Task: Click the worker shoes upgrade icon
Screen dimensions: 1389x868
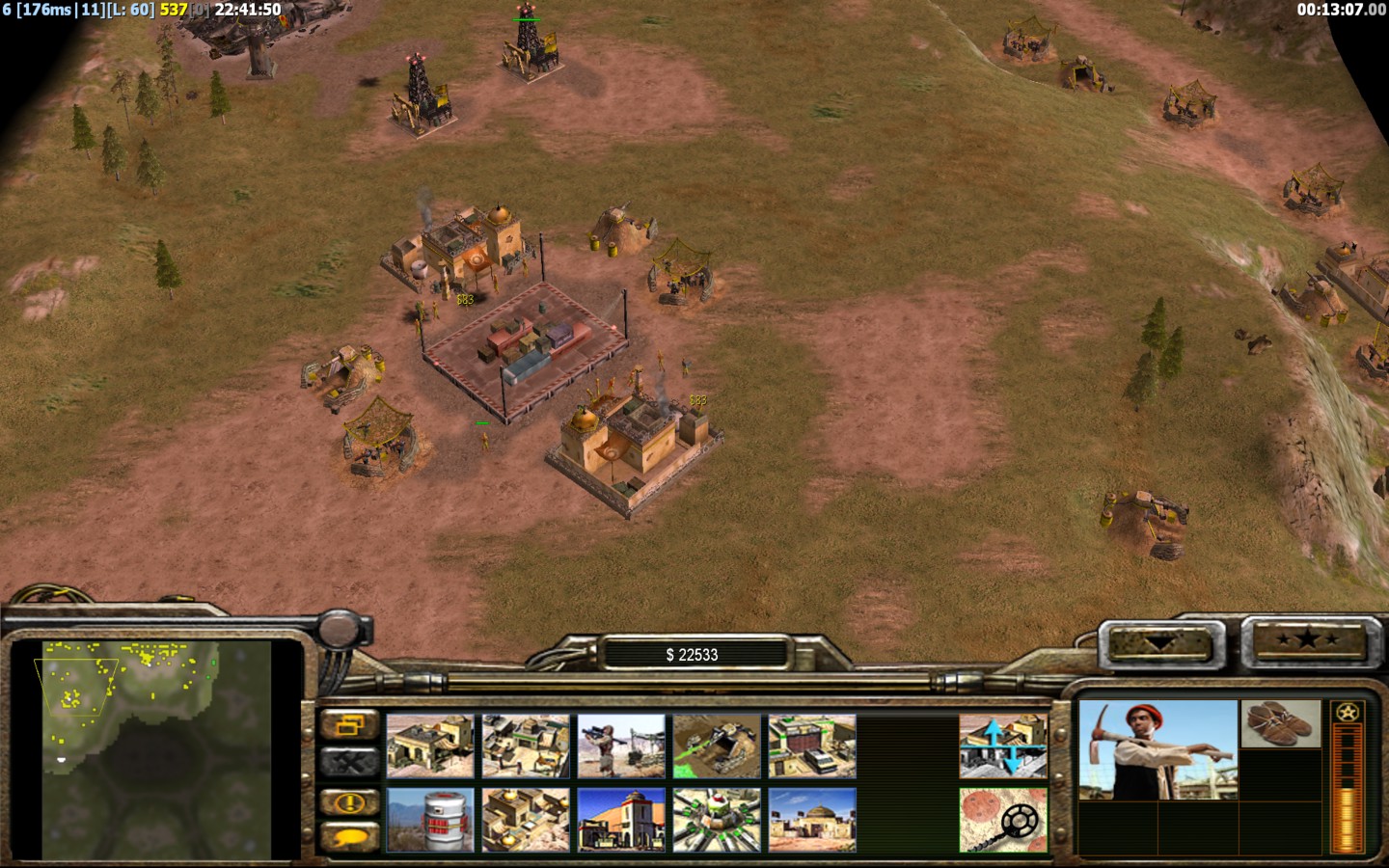Action: pos(1280,724)
